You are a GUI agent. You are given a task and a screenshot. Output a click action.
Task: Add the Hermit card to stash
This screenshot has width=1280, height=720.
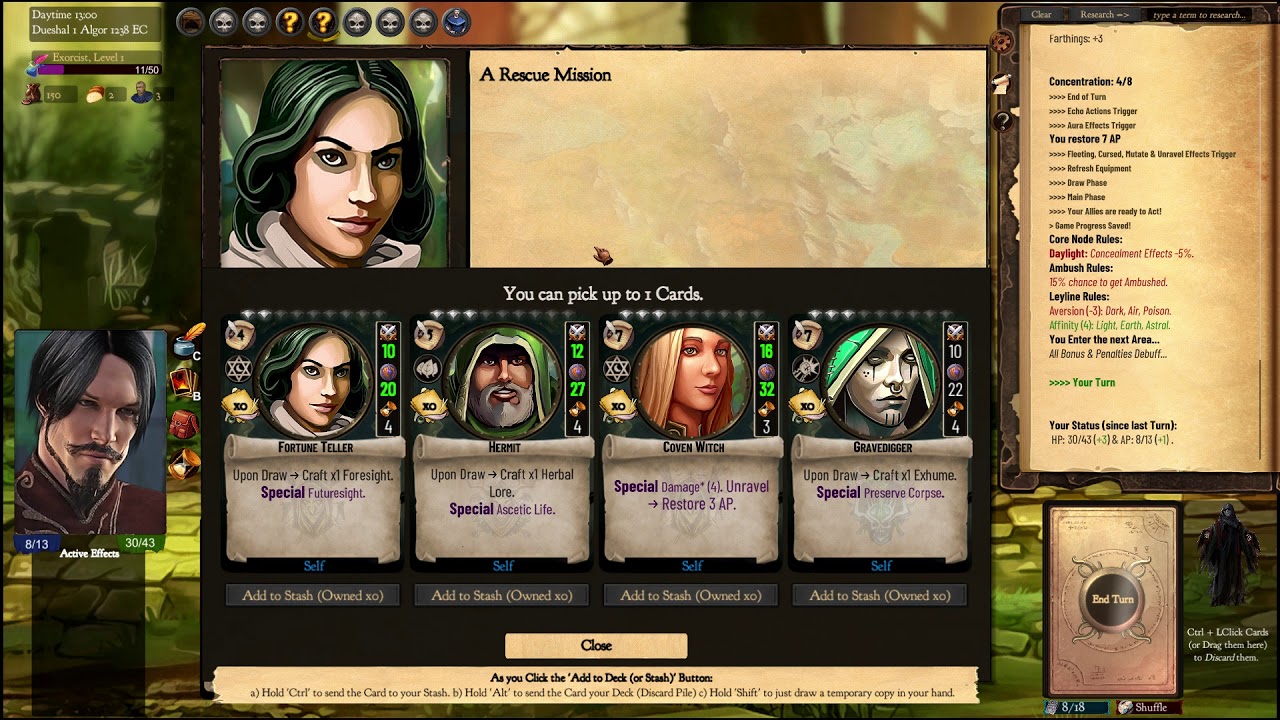click(502, 596)
